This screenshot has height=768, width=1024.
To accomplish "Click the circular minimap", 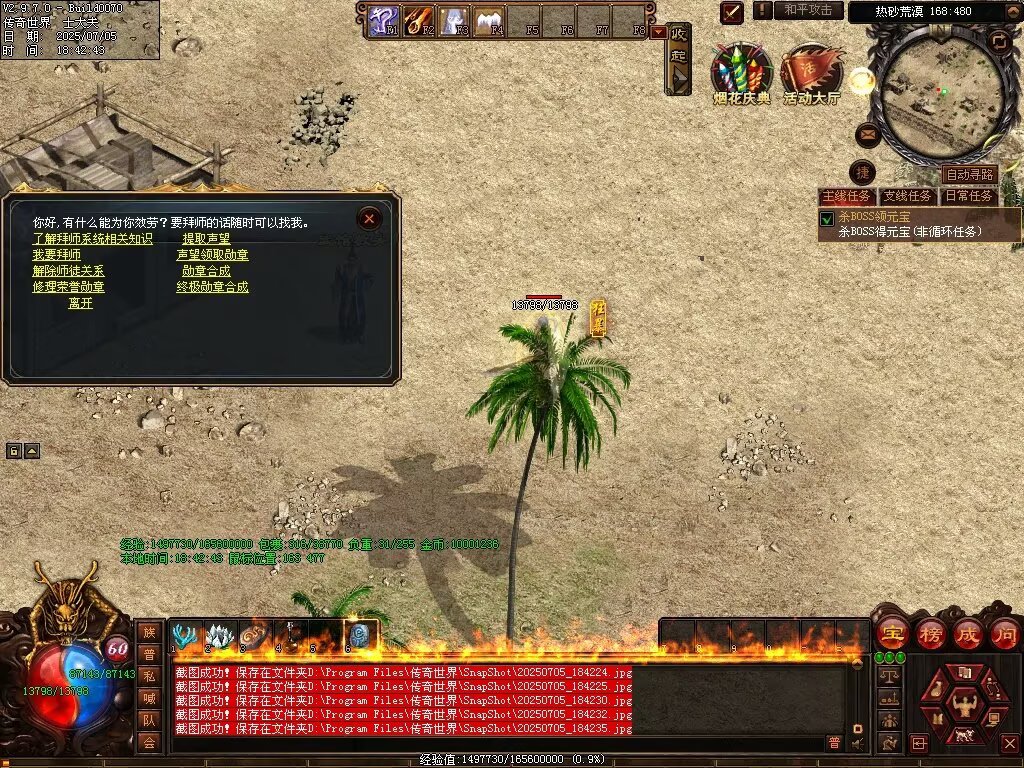I will click(940, 88).
